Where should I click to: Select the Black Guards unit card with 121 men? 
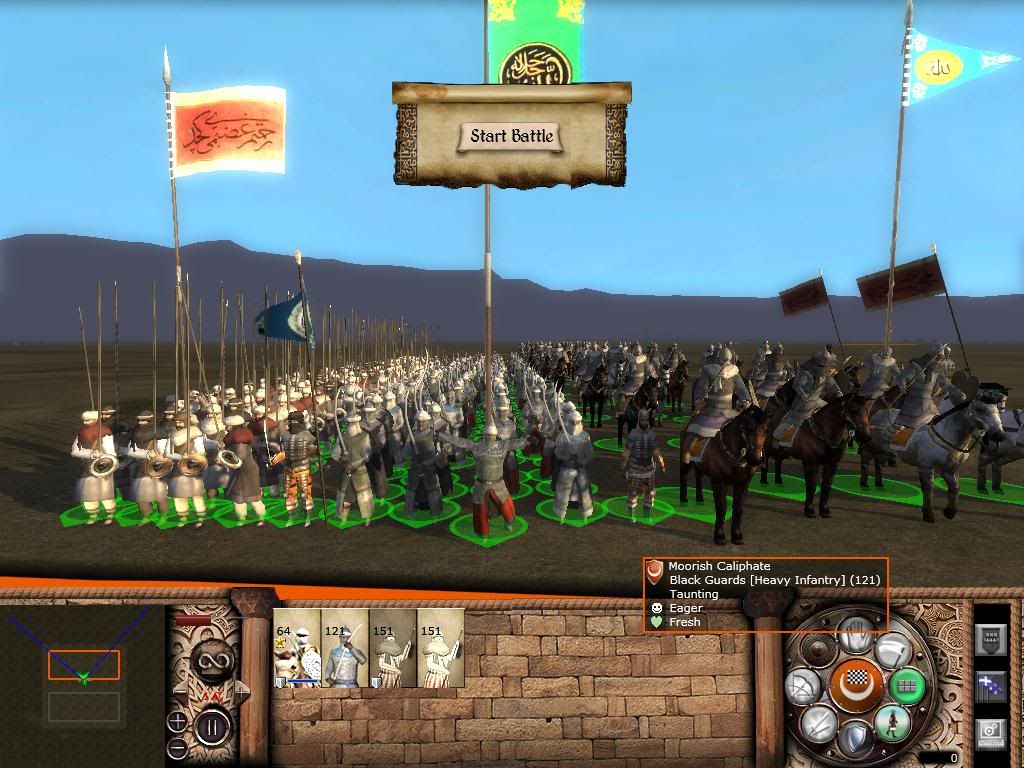(x=345, y=648)
